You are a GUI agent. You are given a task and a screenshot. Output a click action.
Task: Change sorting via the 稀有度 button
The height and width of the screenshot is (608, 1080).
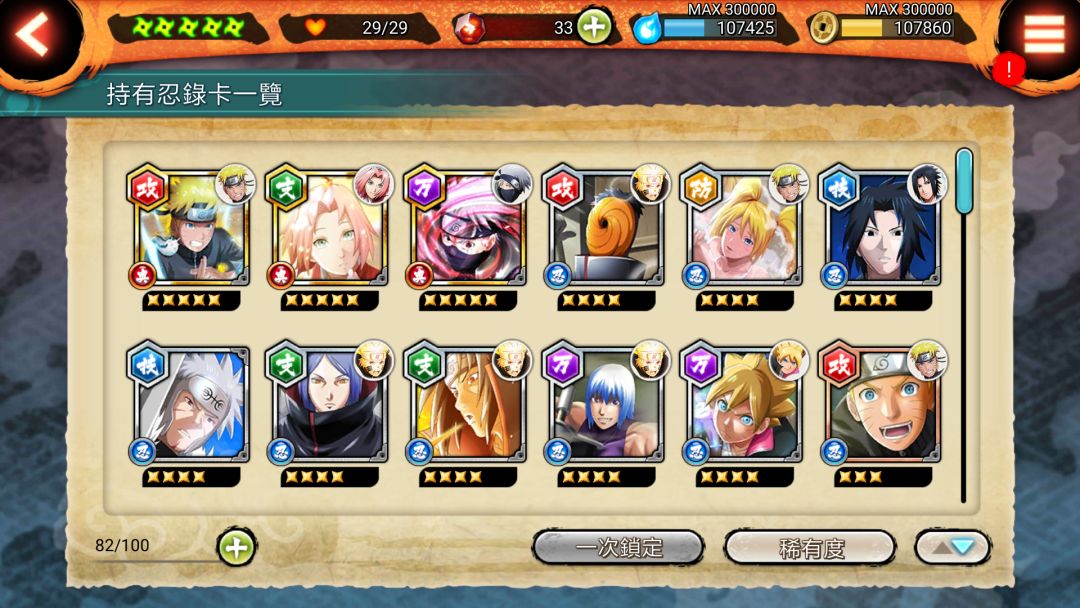click(810, 547)
